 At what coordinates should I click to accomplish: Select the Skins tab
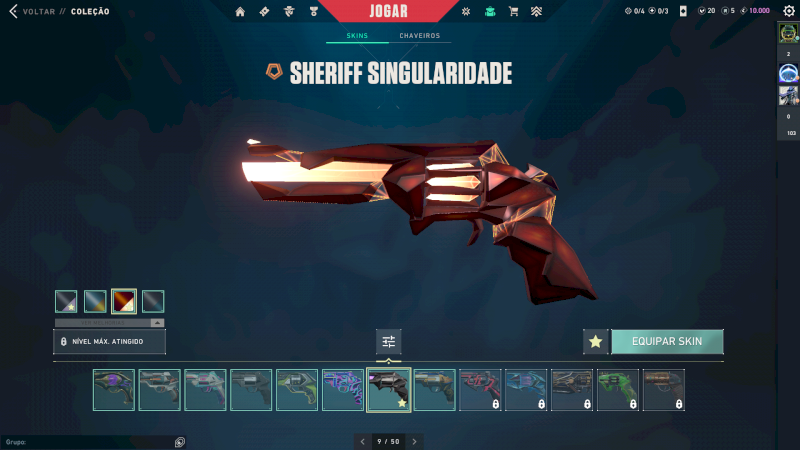click(357, 36)
